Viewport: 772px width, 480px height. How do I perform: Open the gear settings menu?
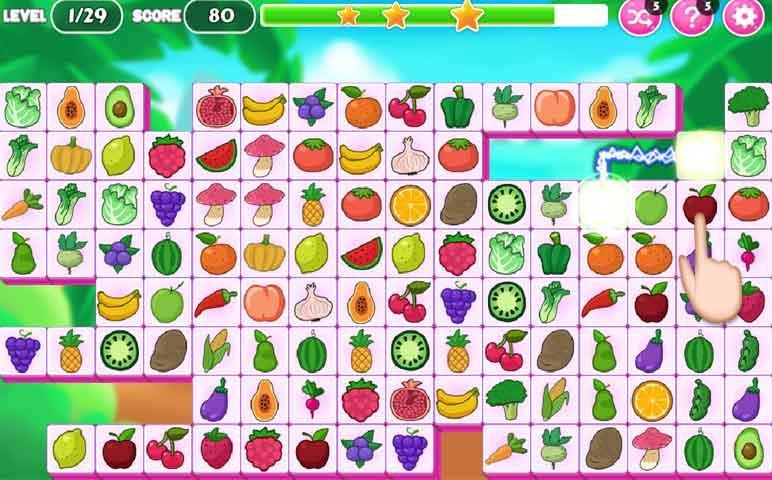coord(743,16)
